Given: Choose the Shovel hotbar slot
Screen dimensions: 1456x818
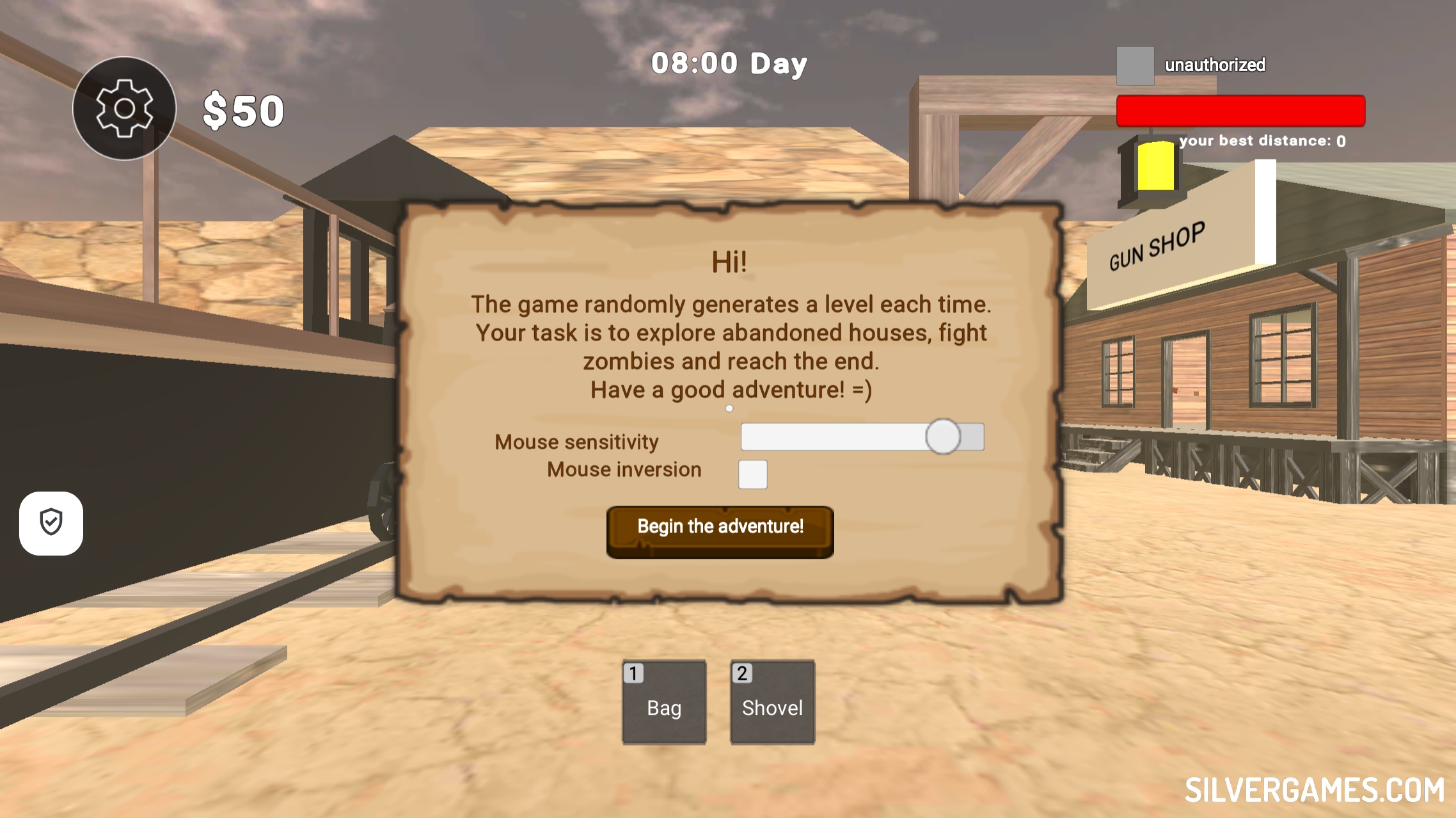Looking at the screenshot, I should coord(772,702).
